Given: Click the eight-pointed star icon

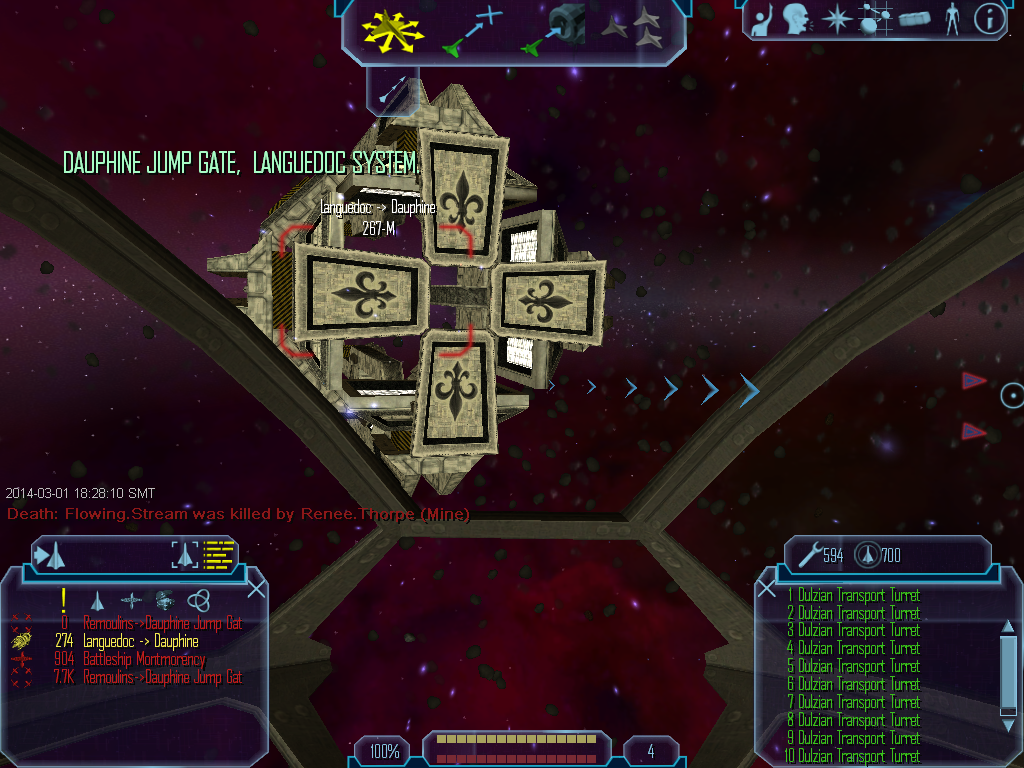Looking at the screenshot, I should click(x=834, y=20).
